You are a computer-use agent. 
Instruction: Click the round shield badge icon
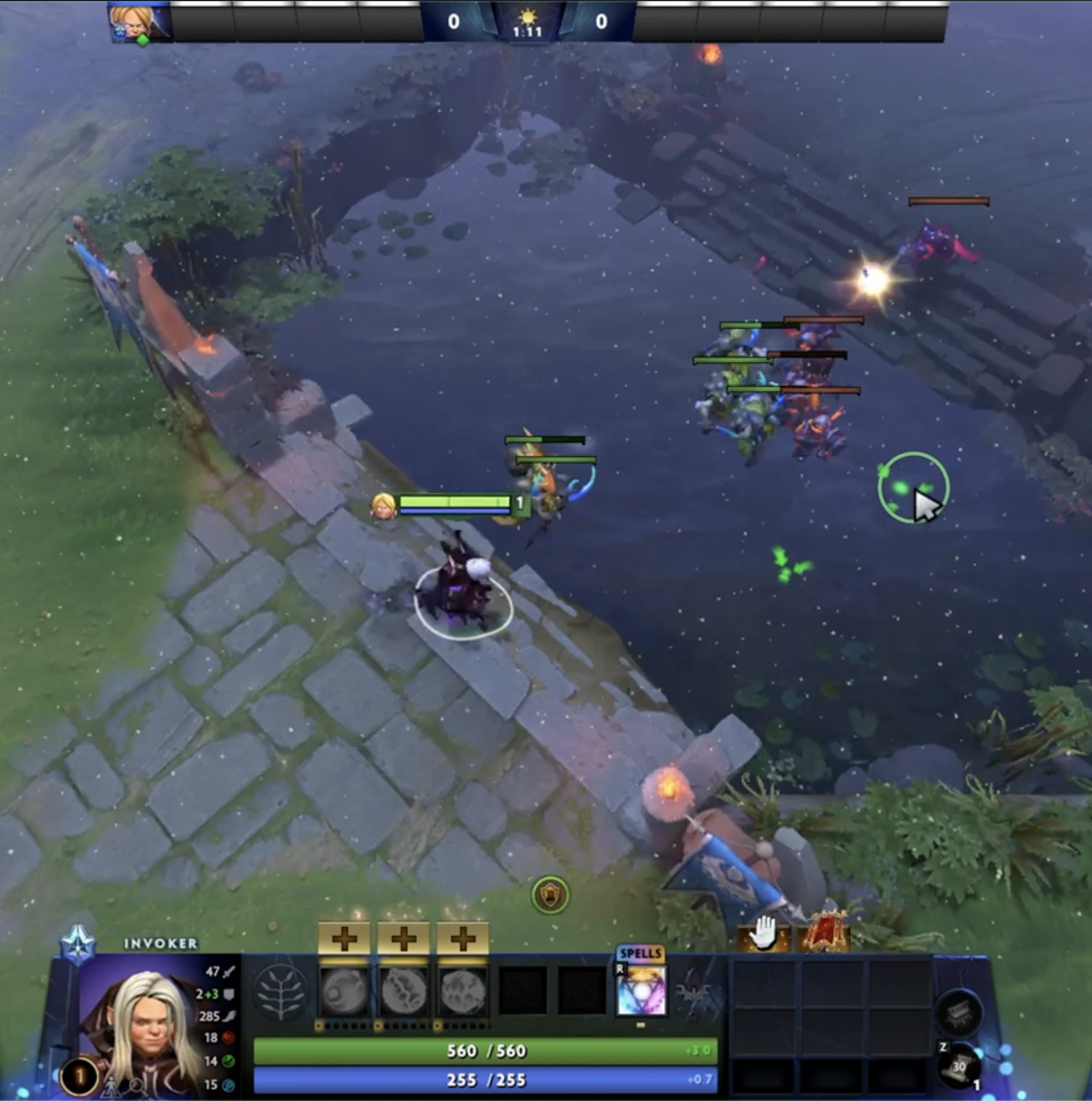coord(550,895)
